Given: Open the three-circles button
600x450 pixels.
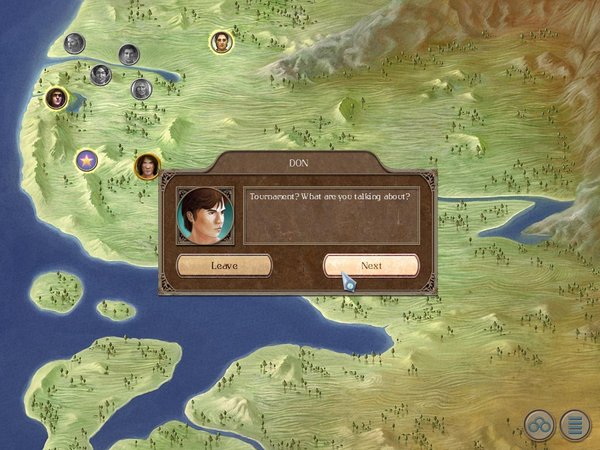Looking at the screenshot, I should 541,425.
